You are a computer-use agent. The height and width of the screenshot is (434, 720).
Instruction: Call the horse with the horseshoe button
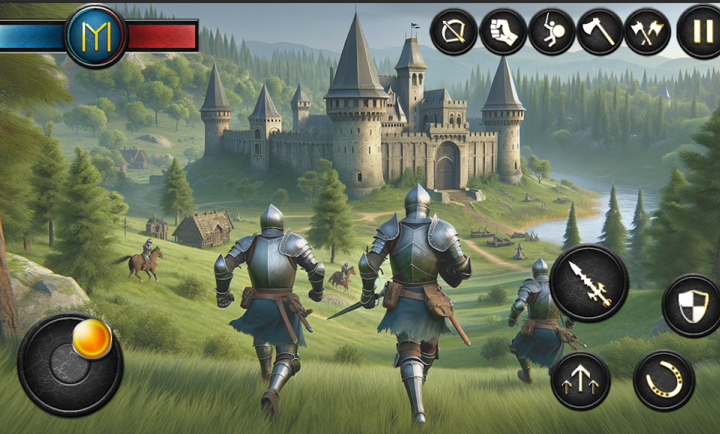point(664,380)
